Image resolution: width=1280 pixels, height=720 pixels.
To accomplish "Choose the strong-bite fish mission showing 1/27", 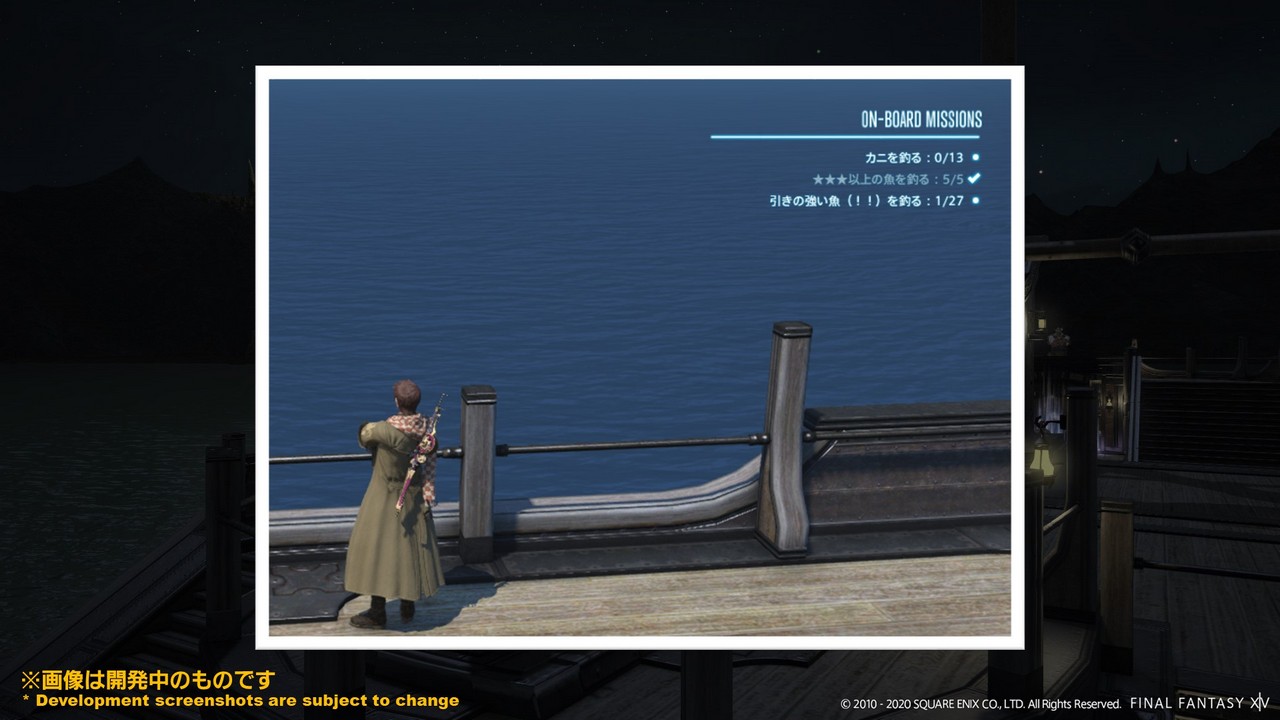I will 866,201.
